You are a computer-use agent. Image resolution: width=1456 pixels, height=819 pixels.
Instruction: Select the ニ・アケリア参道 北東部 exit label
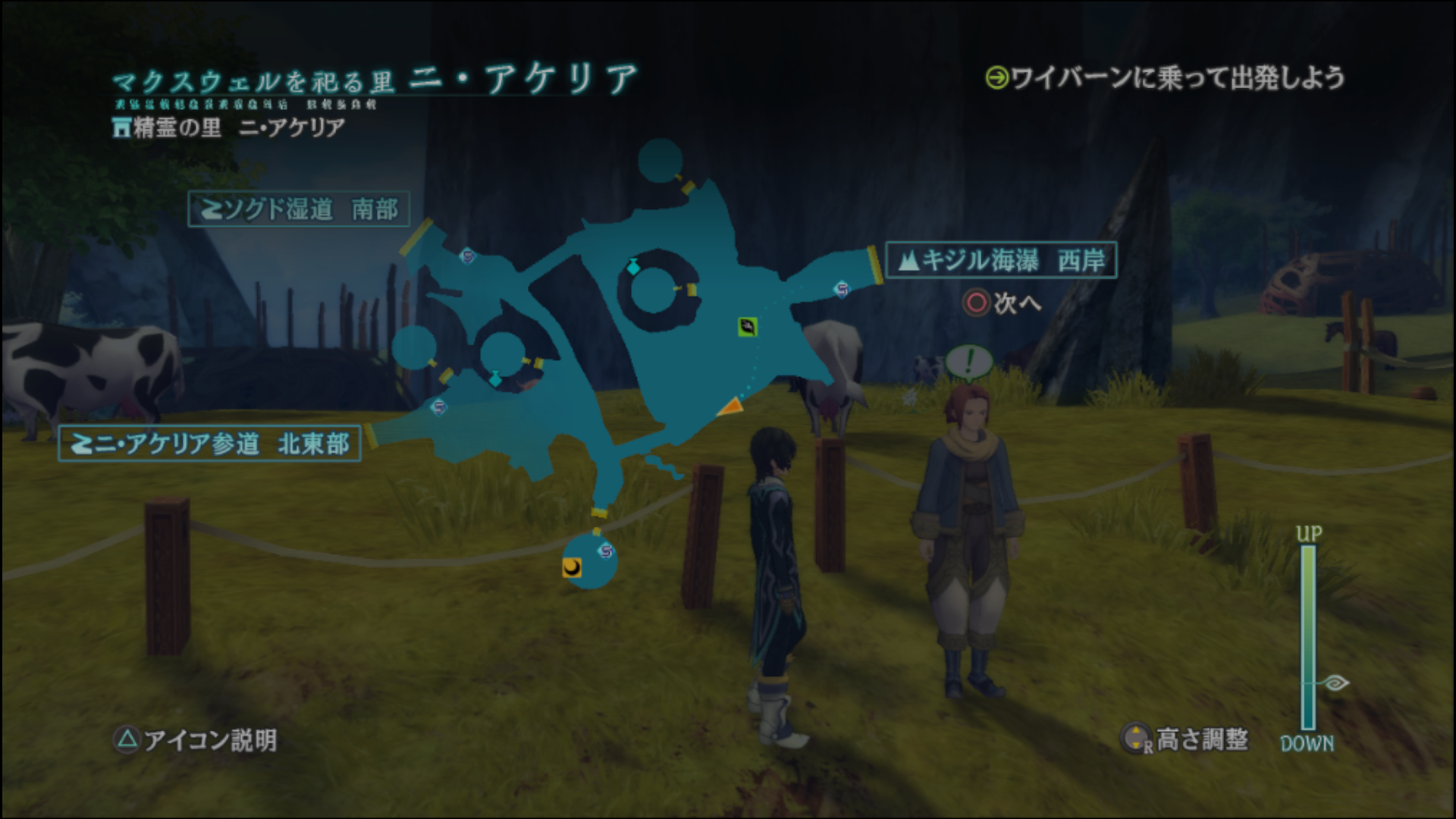(209, 444)
